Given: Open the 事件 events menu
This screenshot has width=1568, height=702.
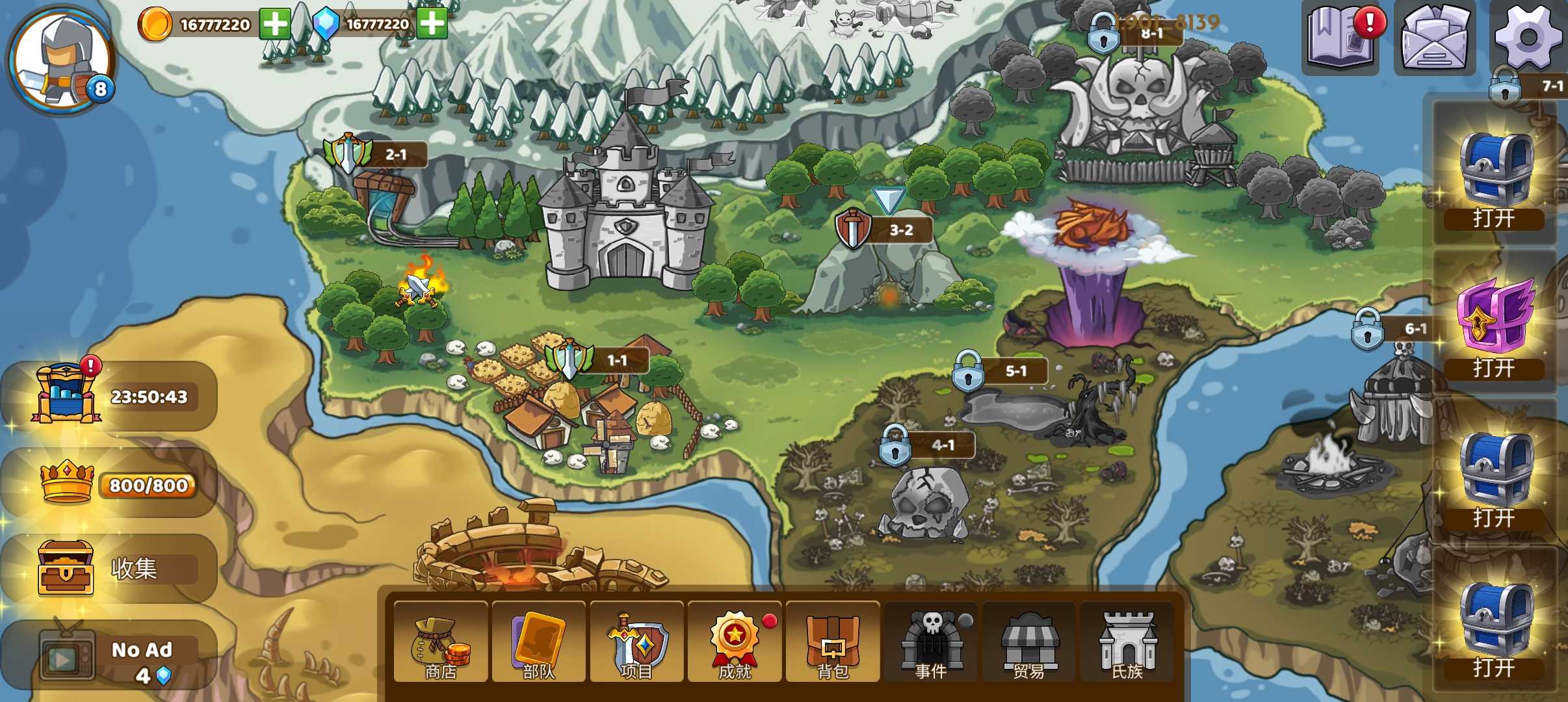Looking at the screenshot, I should click(931, 643).
